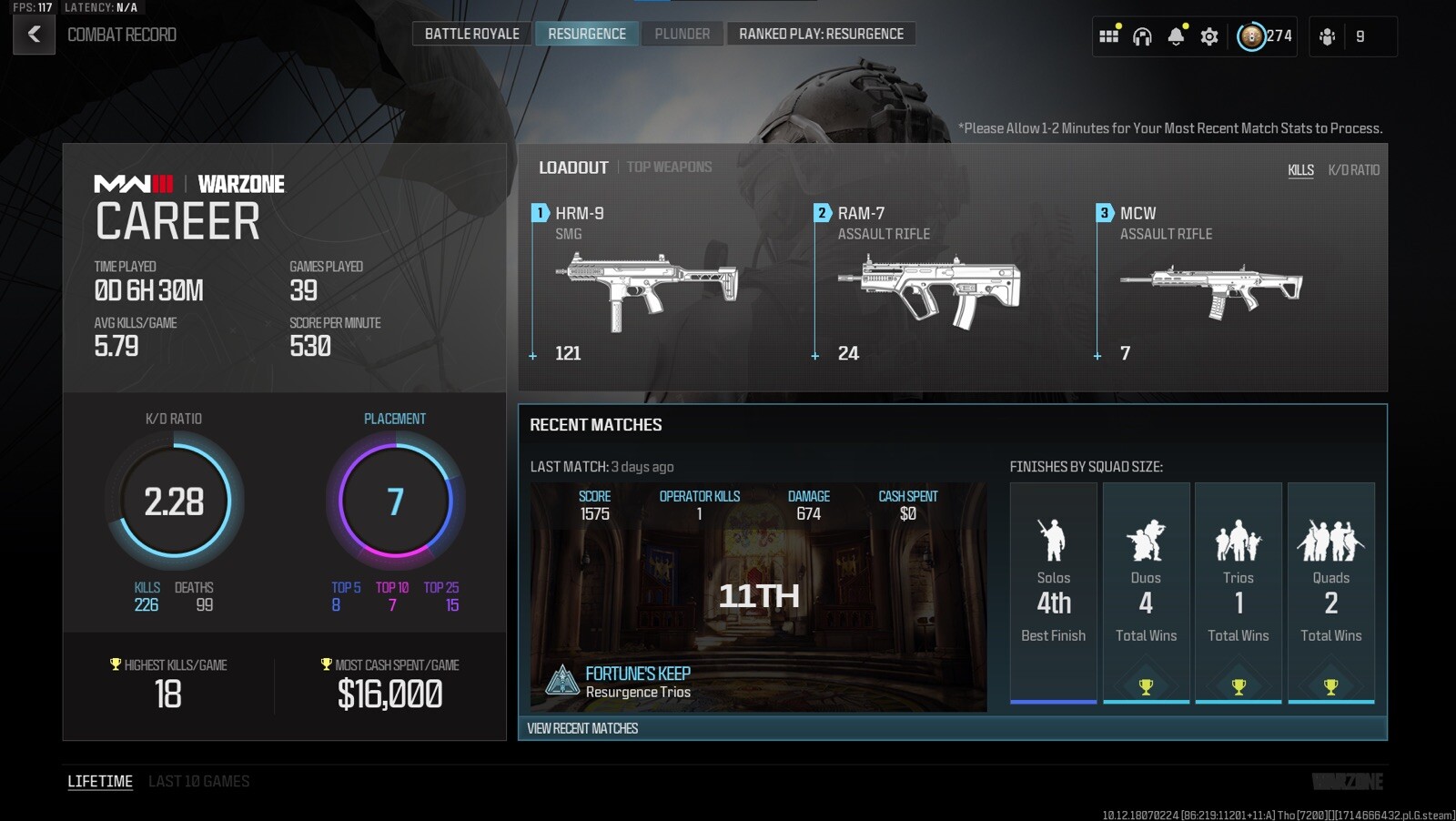The width and height of the screenshot is (1456, 821).
Task: Open the games grid menu icon
Action: coord(1109,35)
